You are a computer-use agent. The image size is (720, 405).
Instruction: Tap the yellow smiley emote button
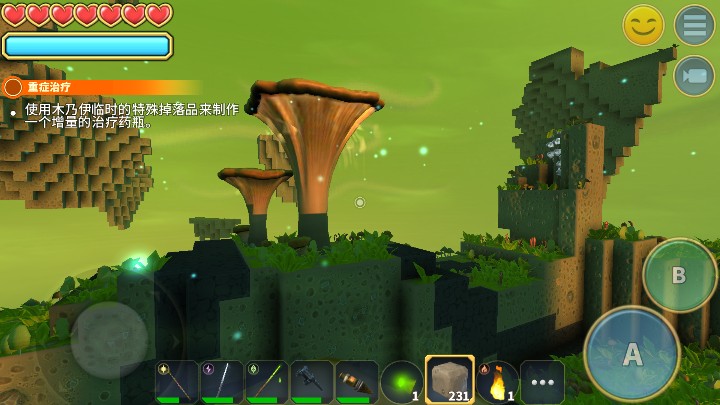point(643,25)
